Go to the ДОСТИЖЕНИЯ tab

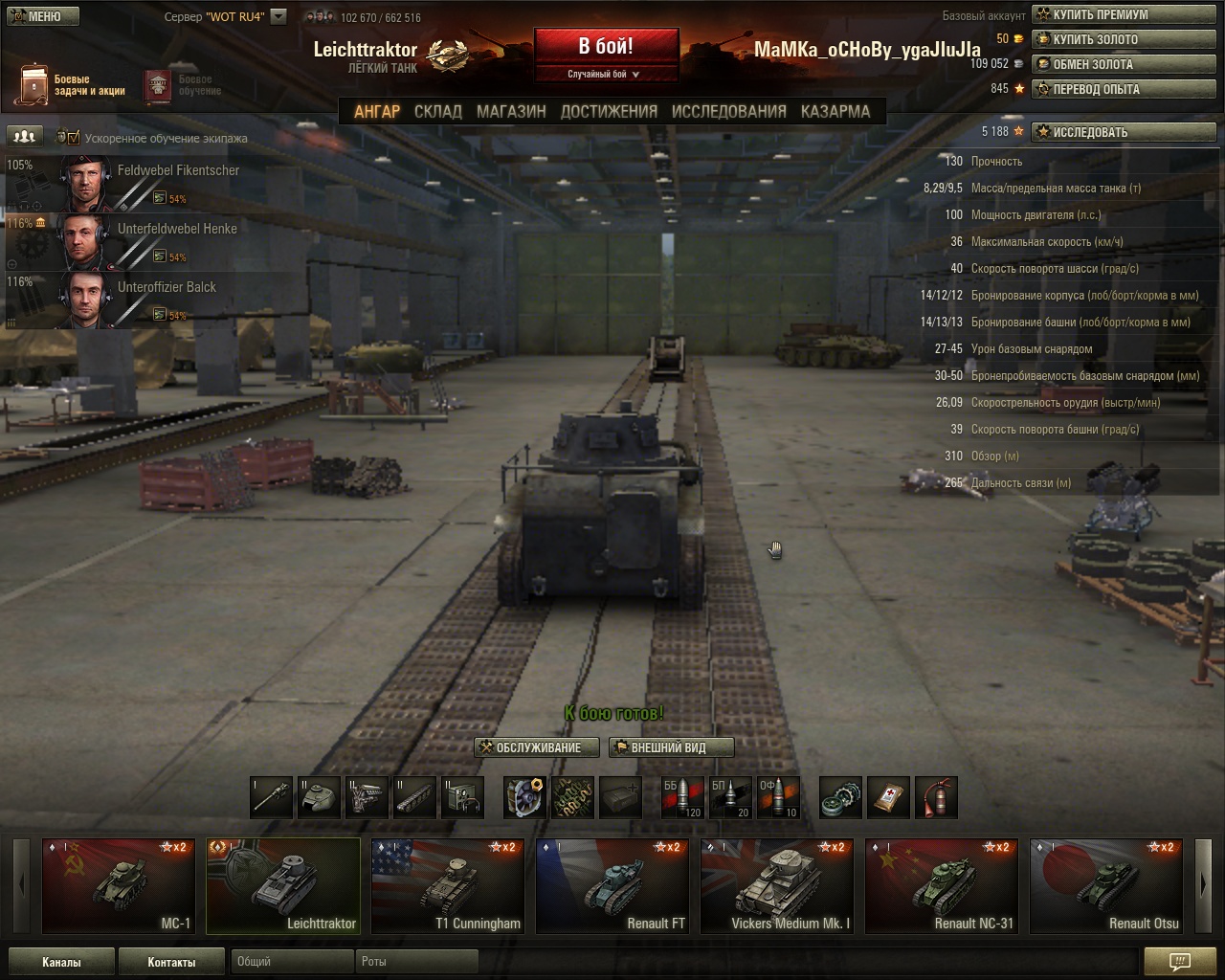[609, 111]
